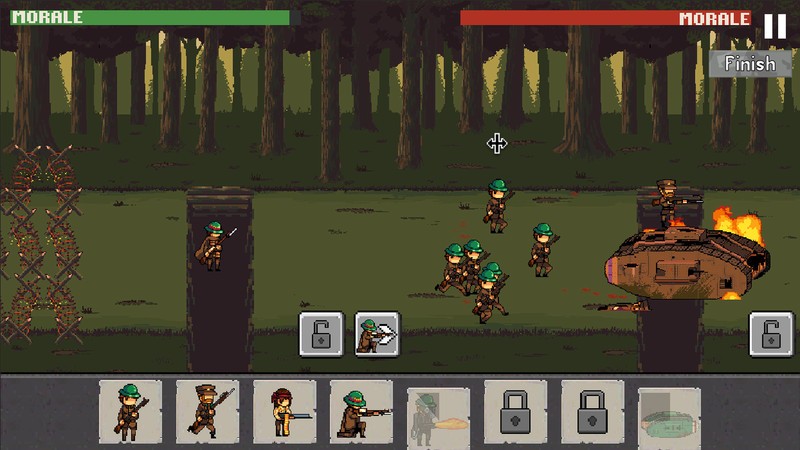Click the Finish button
The width and height of the screenshot is (800, 450).
pyautogui.click(x=749, y=63)
